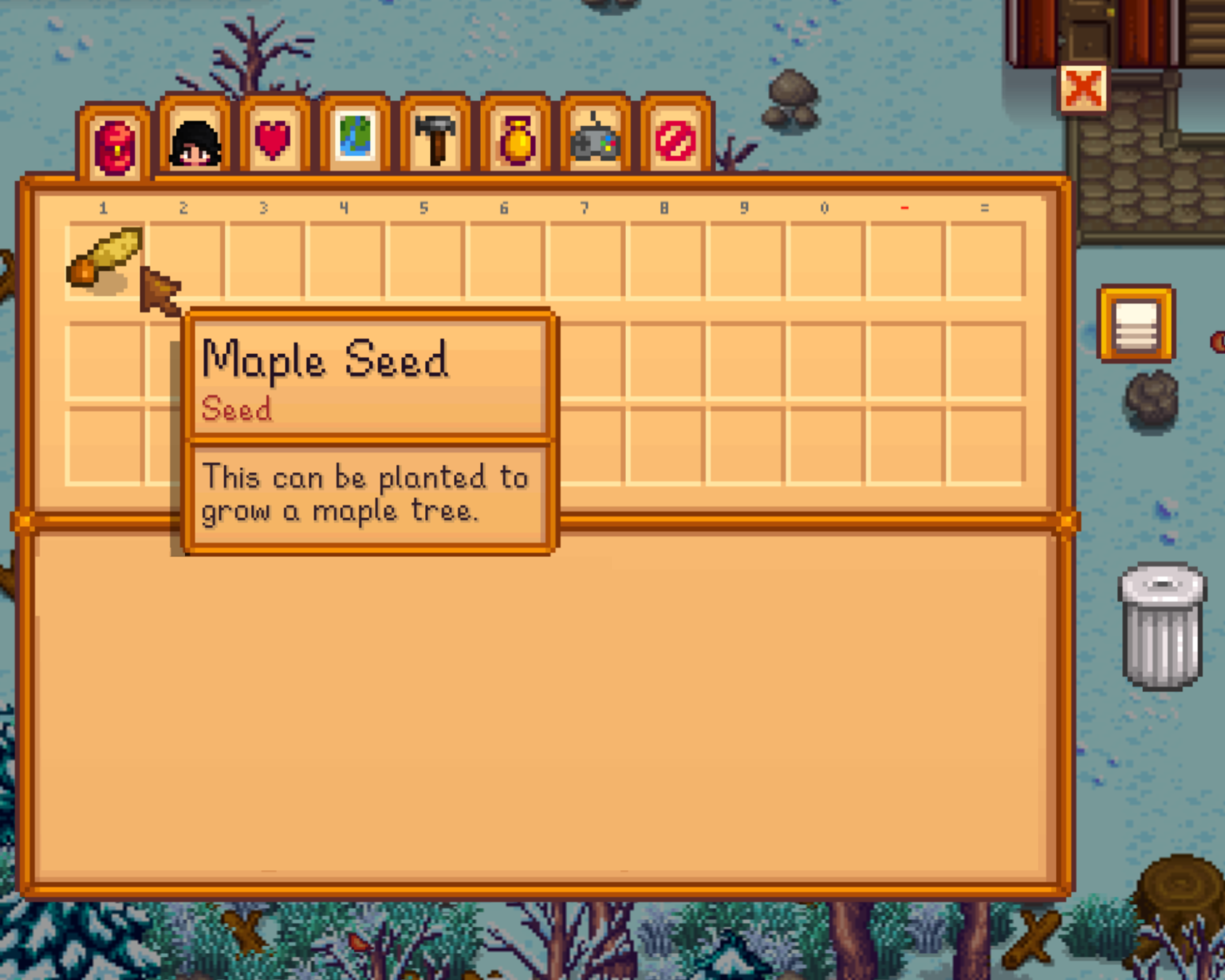Click the Maple Seed tooltip header
This screenshot has height=980, width=1225.
tap(327, 360)
